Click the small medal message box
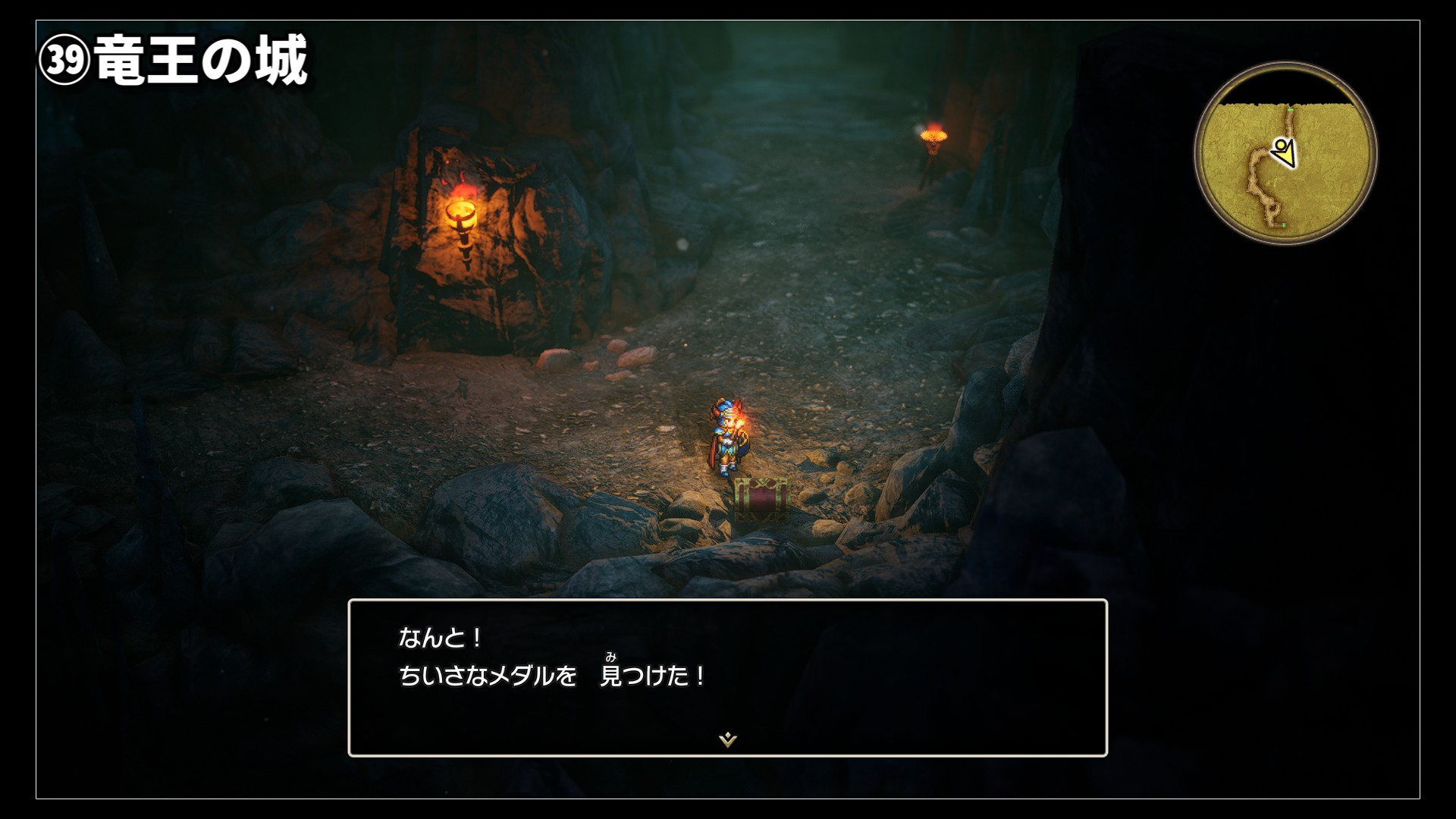Viewport: 1456px width, 819px height. click(727, 677)
